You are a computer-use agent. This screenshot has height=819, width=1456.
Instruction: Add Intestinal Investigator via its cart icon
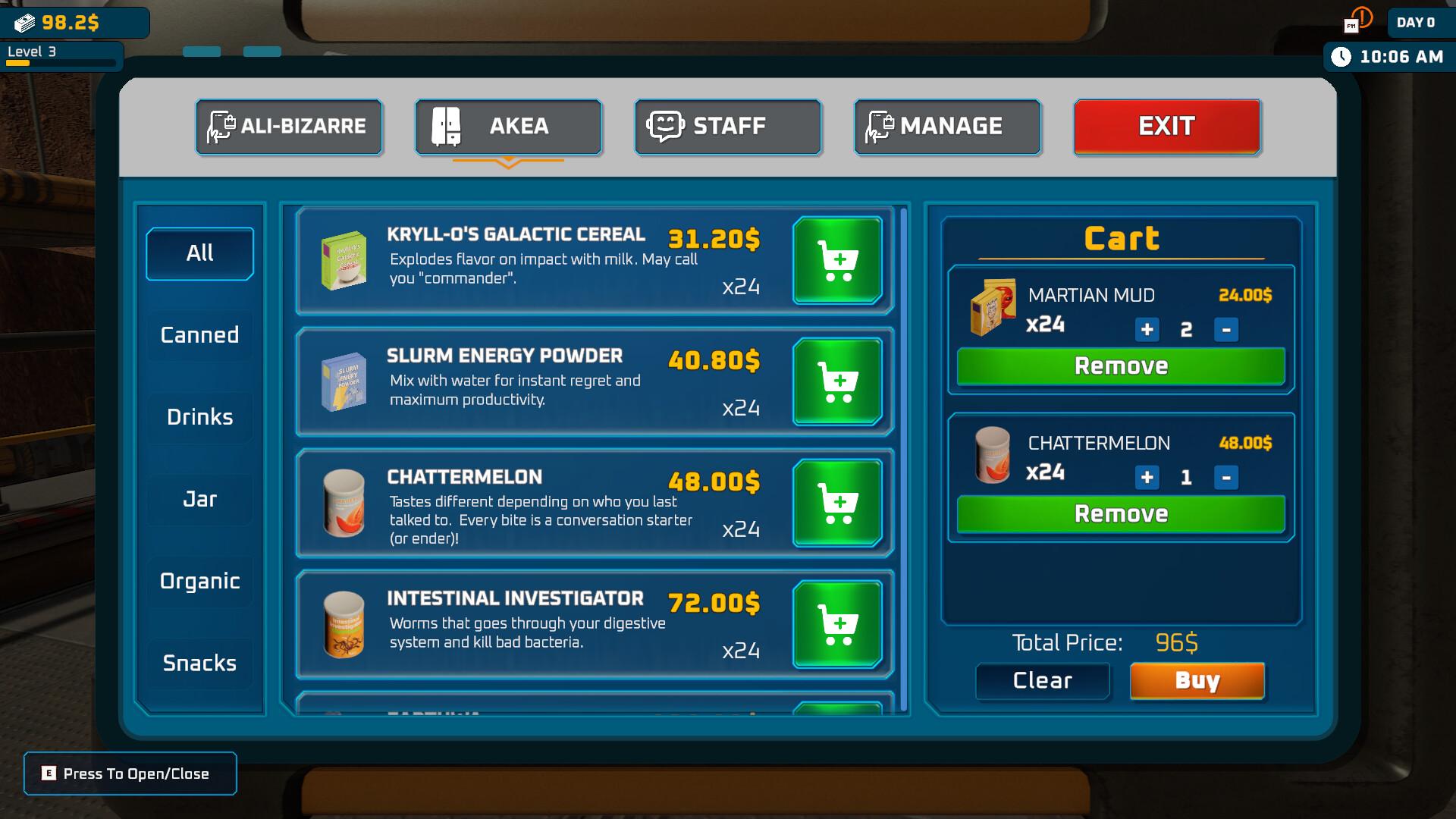(x=837, y=624)
